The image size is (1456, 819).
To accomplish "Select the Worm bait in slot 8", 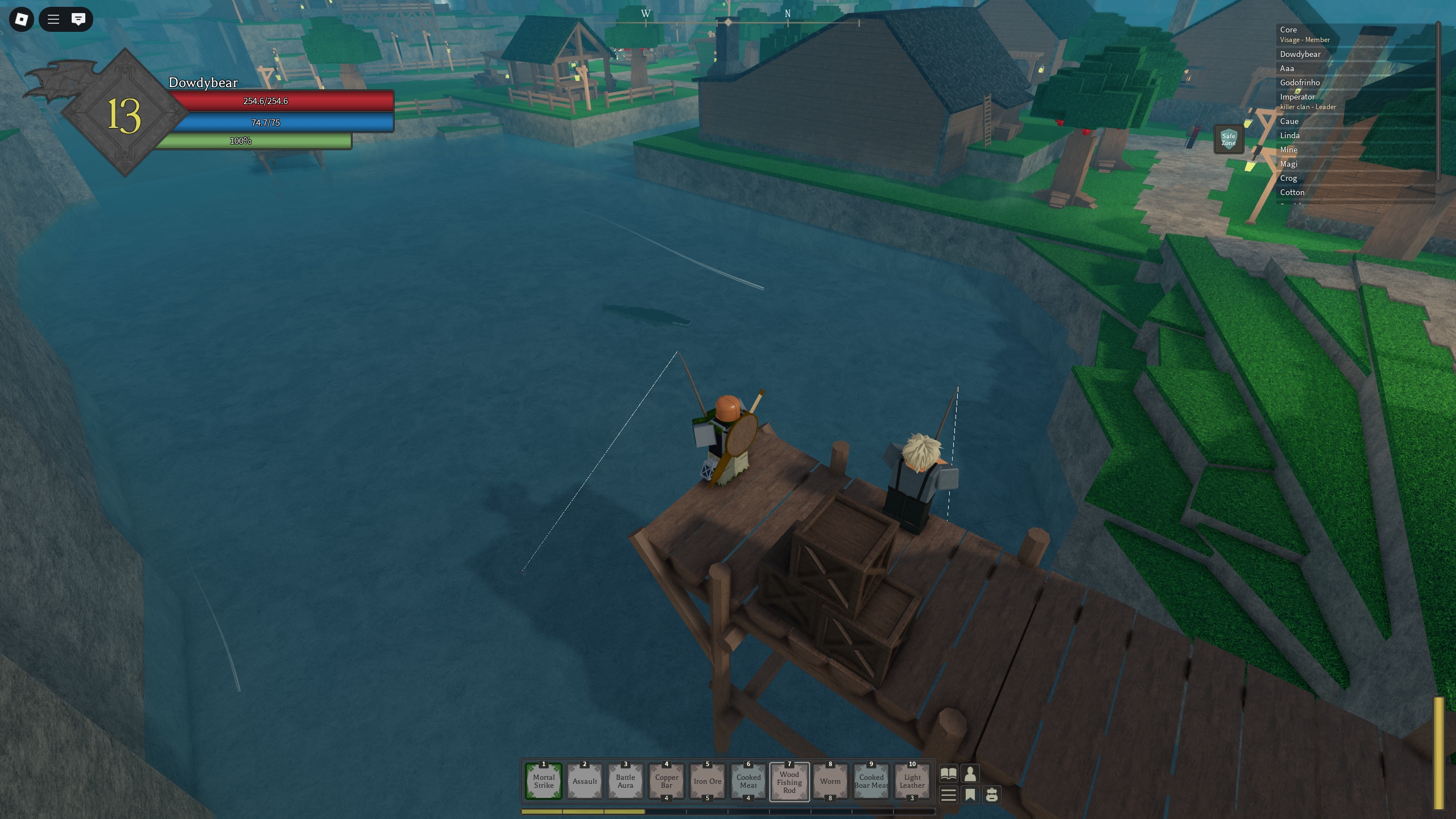I will pos(830,781).
